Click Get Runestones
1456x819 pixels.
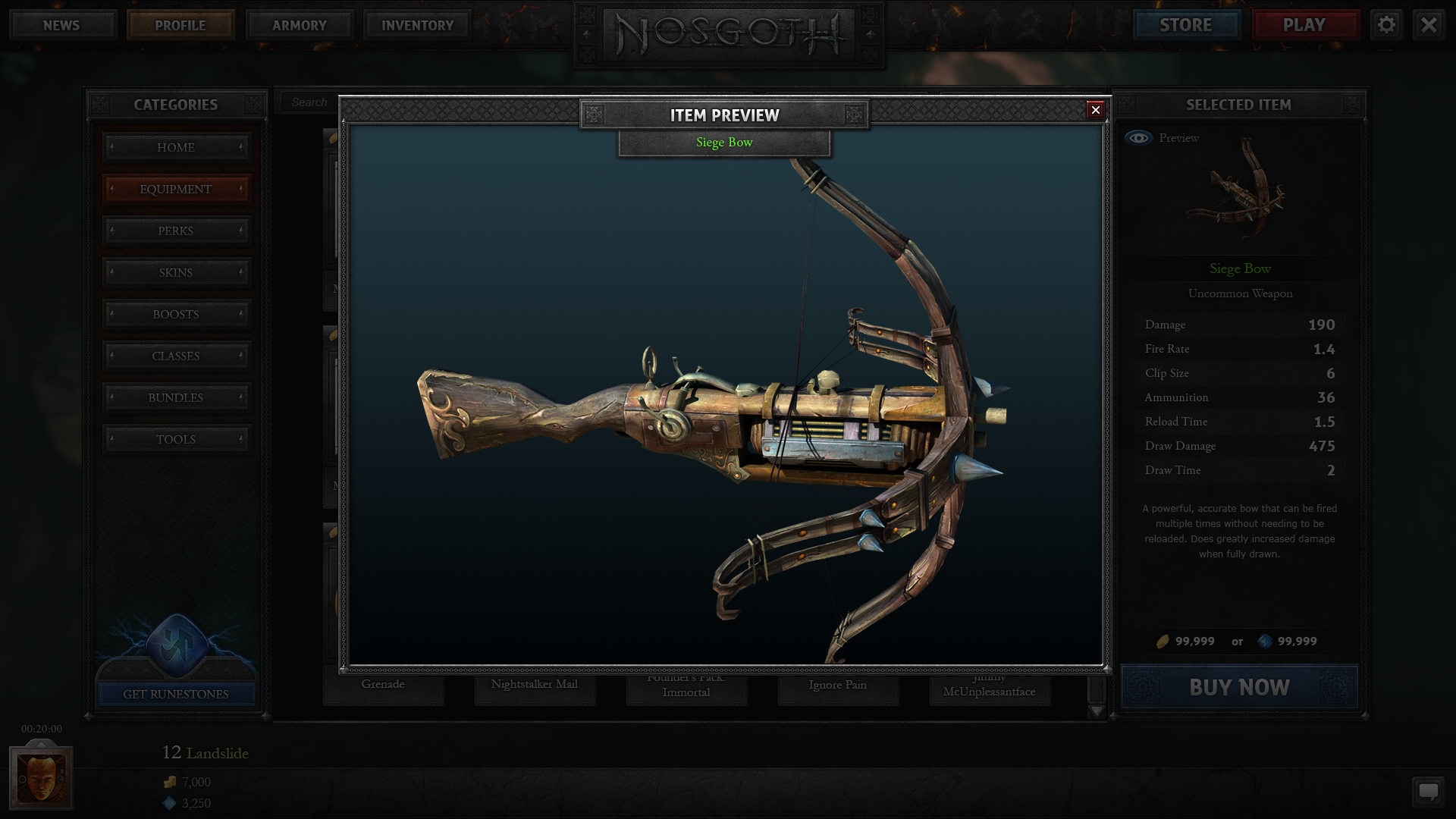176,694
